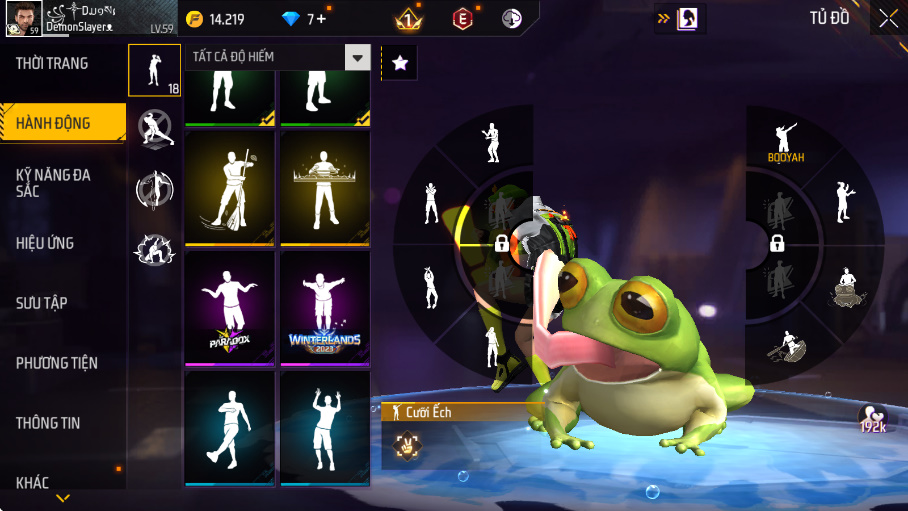This screenshot has height=511, width=908.
Task: Go to the Phương Tiện section
Action: (x=57, y=363)
